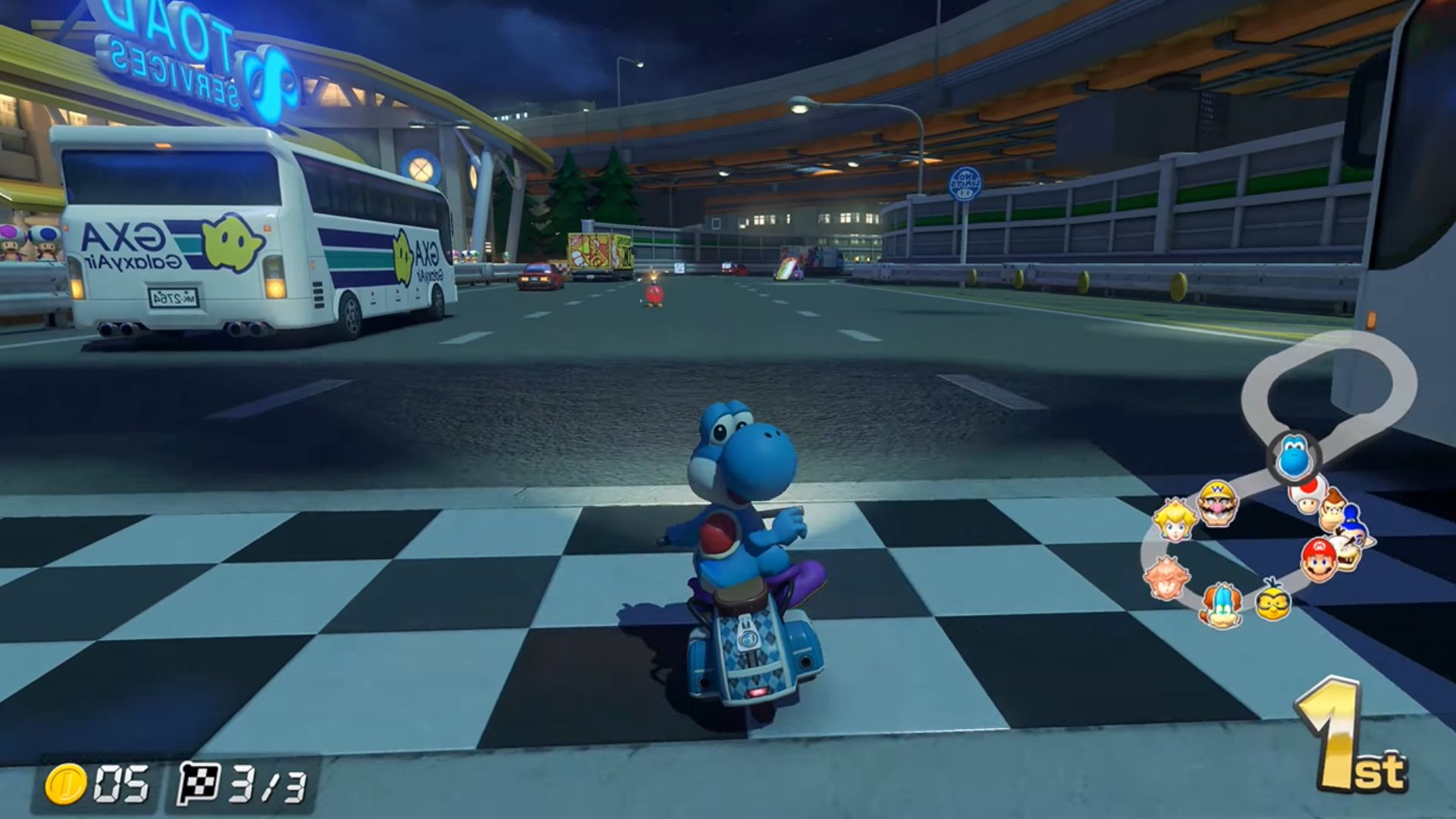Select Pink Gold Peach's minimap icon
Screen dimensions: 1456x819
click(1166, 576)
